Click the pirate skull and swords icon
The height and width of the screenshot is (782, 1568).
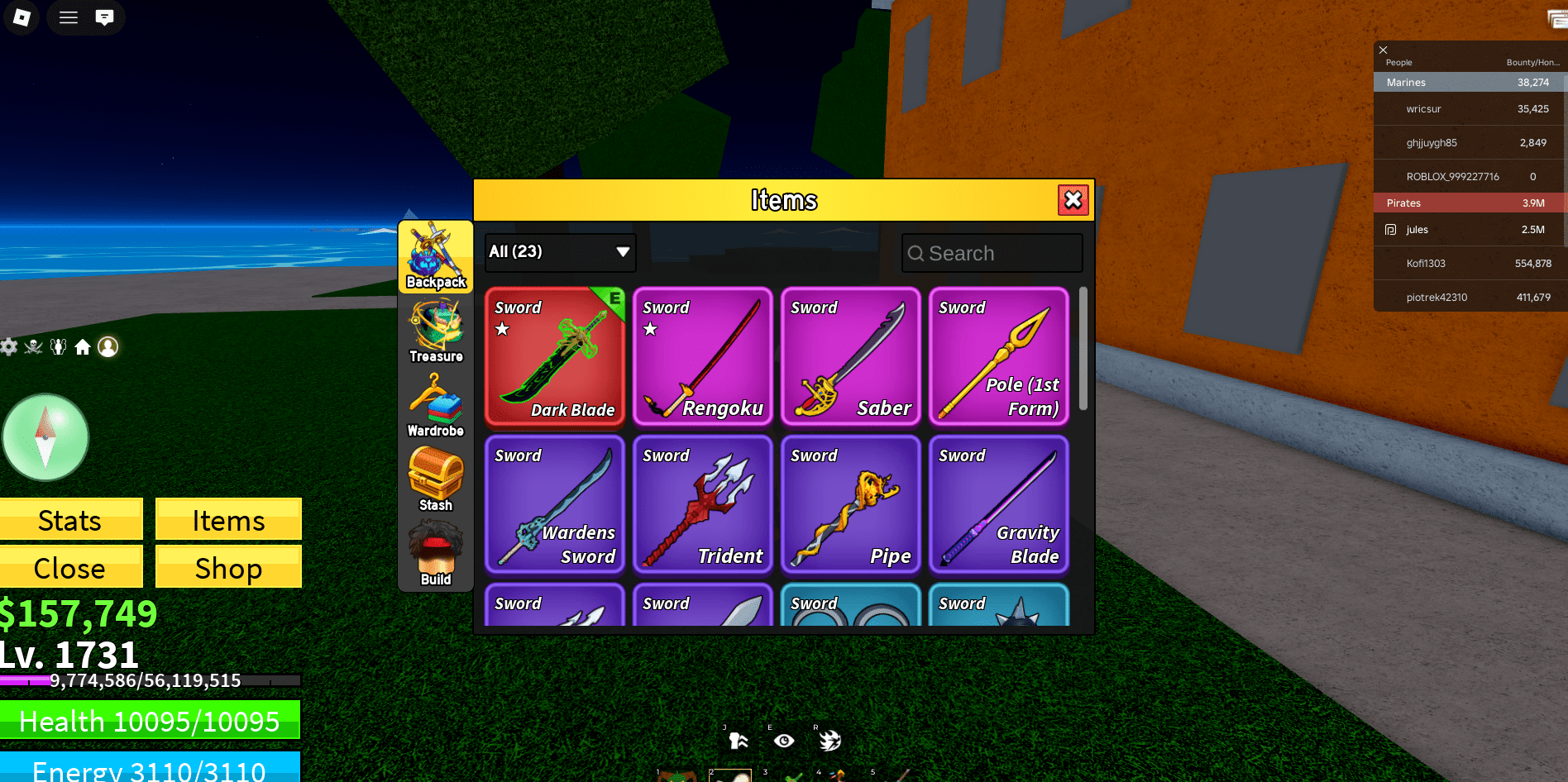click(33, 347)
